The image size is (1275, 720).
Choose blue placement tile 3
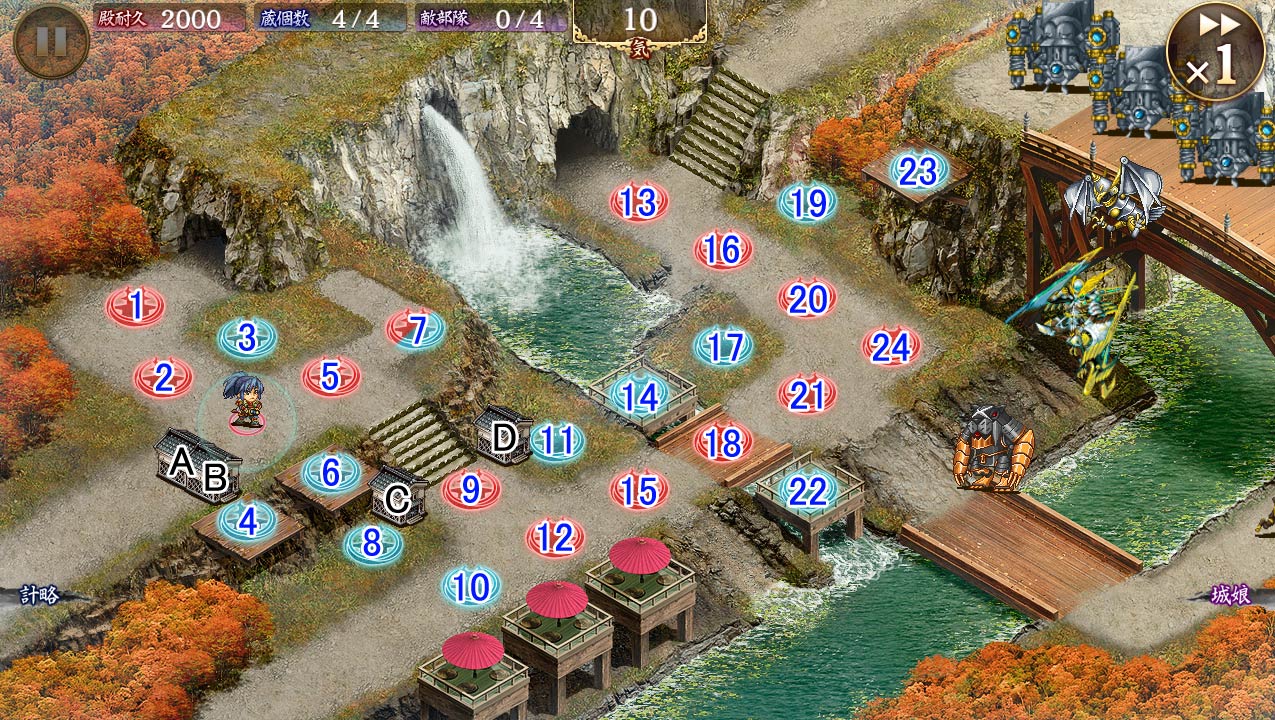point(247,338)
